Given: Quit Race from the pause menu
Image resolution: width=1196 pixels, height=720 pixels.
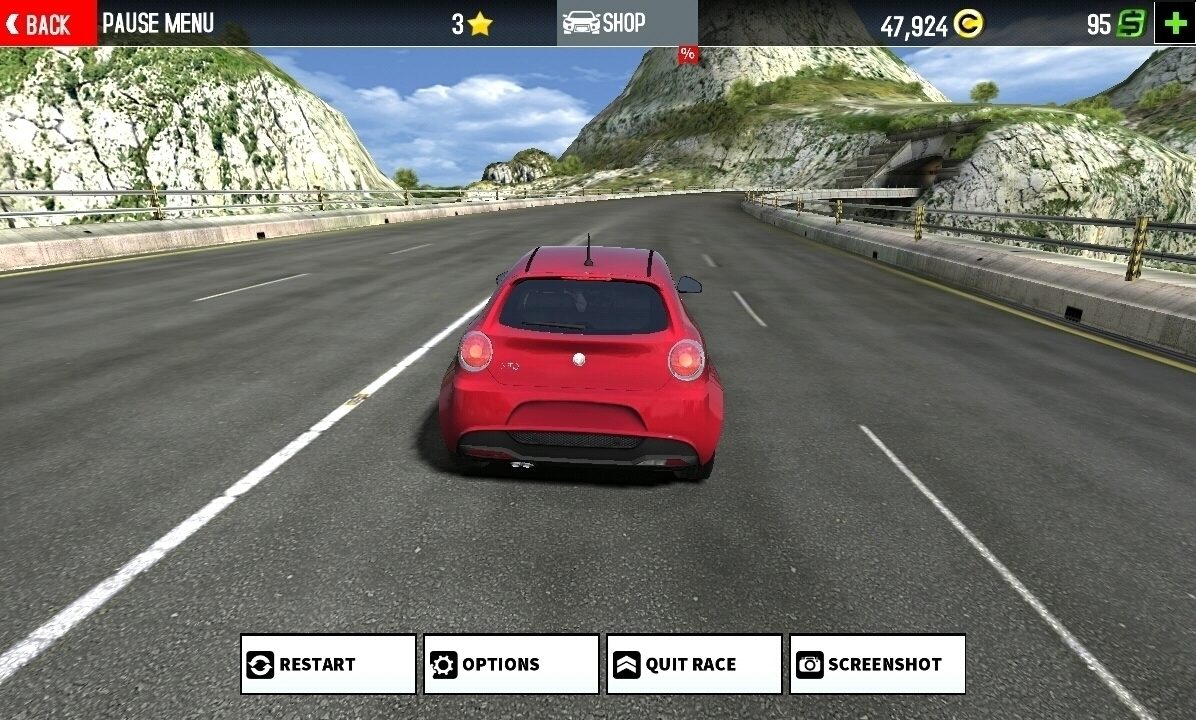Looking at the screenshot, I should [x=694, y=664].
